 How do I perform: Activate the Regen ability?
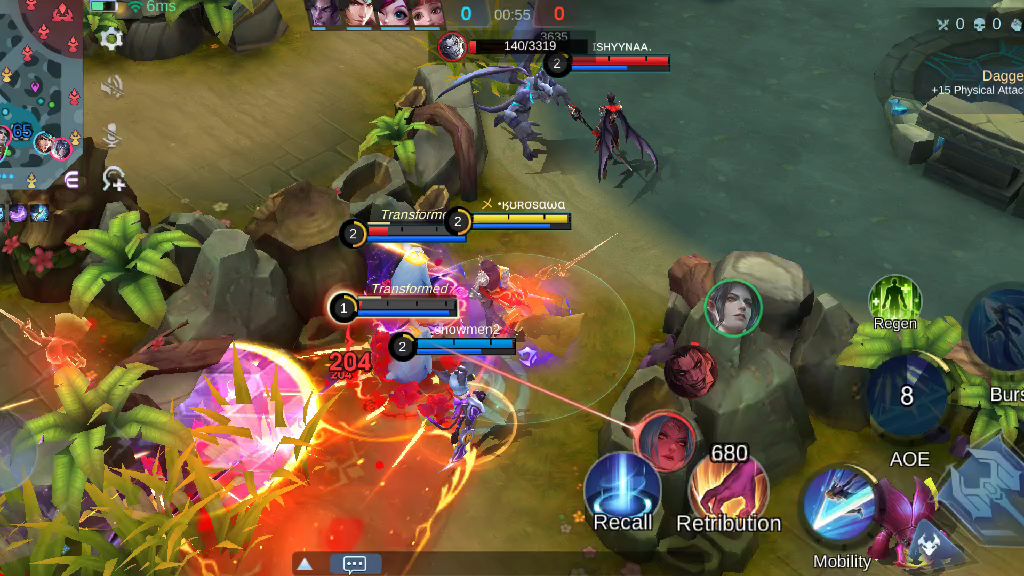[895, 298]
